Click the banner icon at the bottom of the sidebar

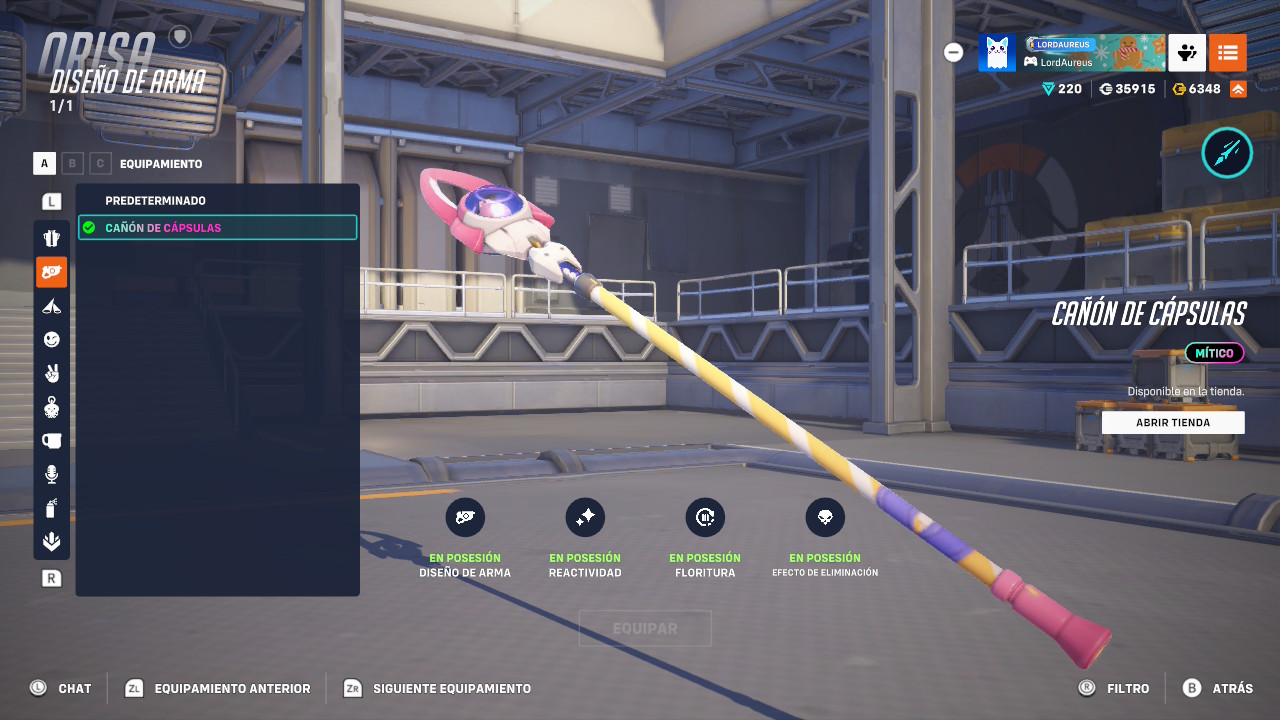[x=51, y=542]
